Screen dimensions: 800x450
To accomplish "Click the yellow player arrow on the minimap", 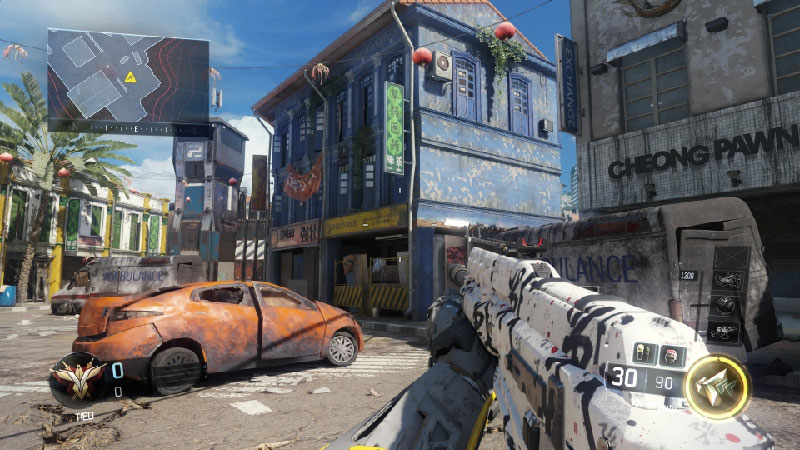I will 130,77.
